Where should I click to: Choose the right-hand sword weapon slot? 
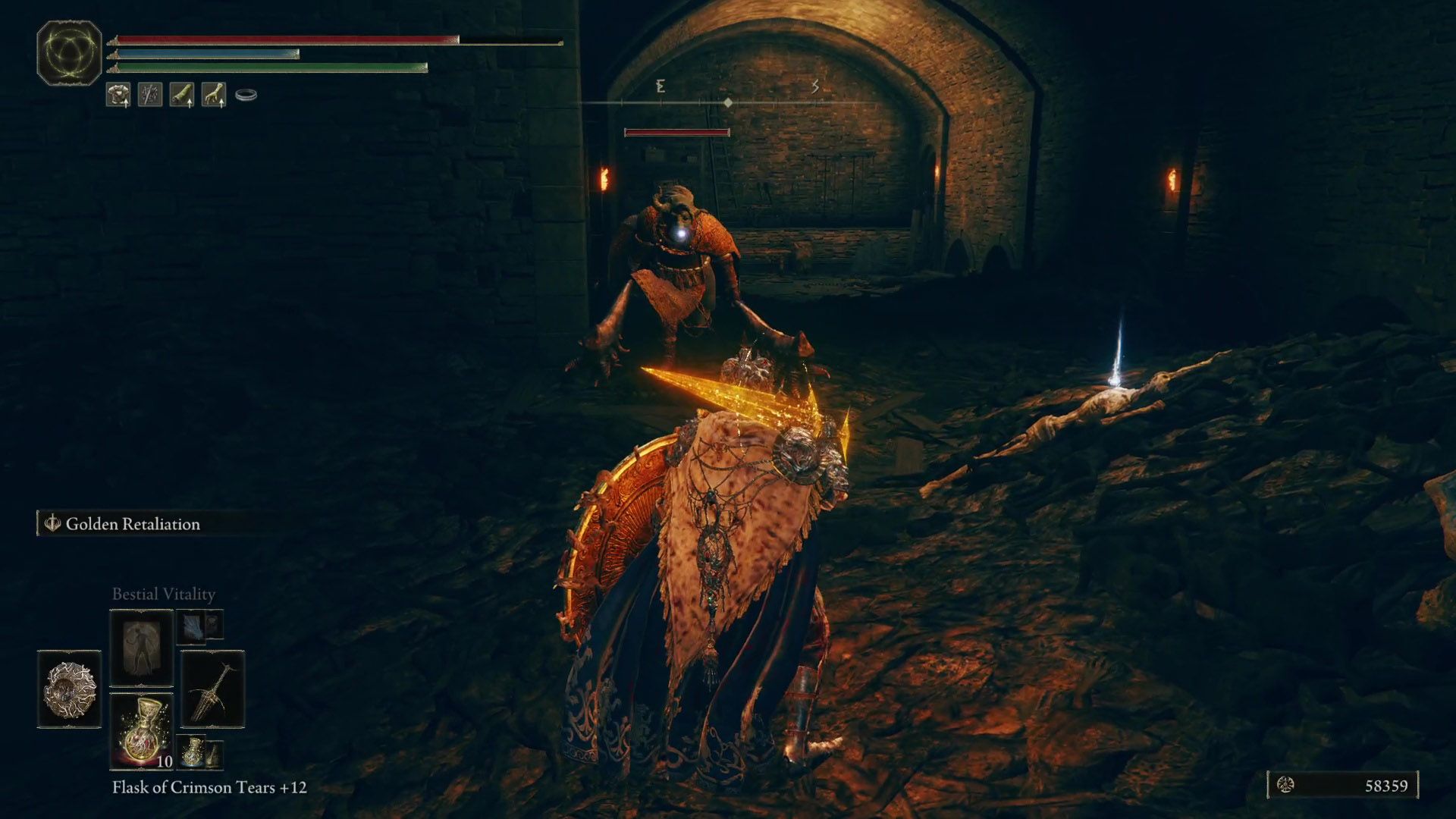tap(212, 689)
